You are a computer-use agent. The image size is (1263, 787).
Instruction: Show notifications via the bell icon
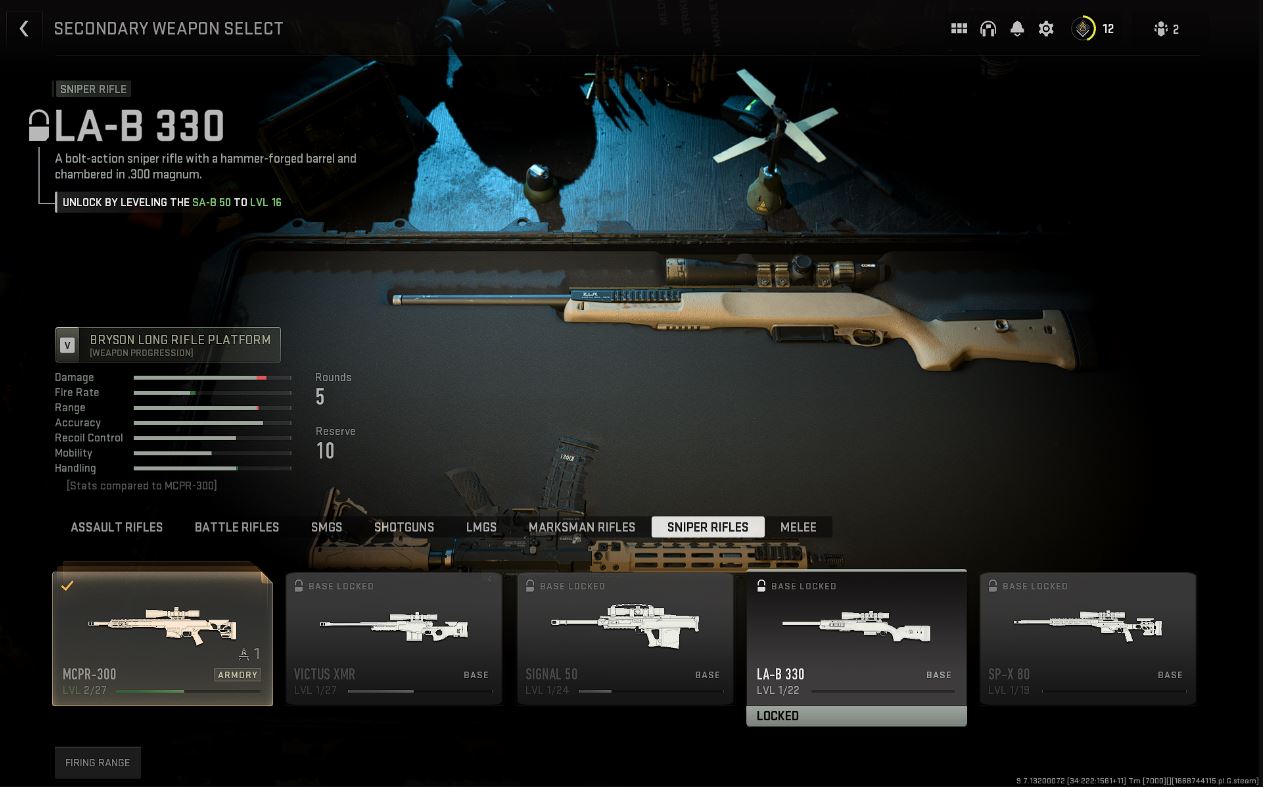pyautogui.click(x=1017, y=29)
